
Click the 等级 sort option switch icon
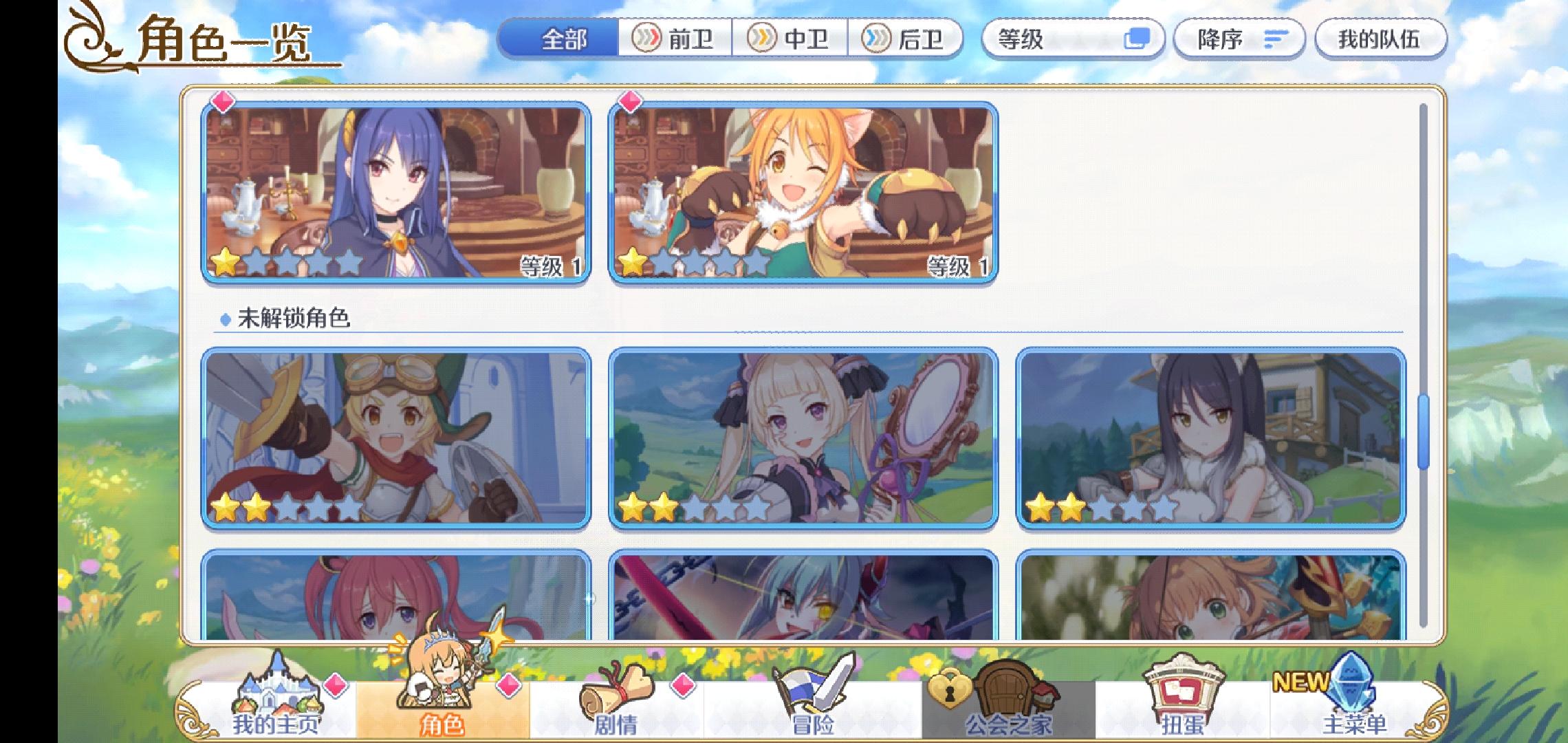click(1138, 39)
